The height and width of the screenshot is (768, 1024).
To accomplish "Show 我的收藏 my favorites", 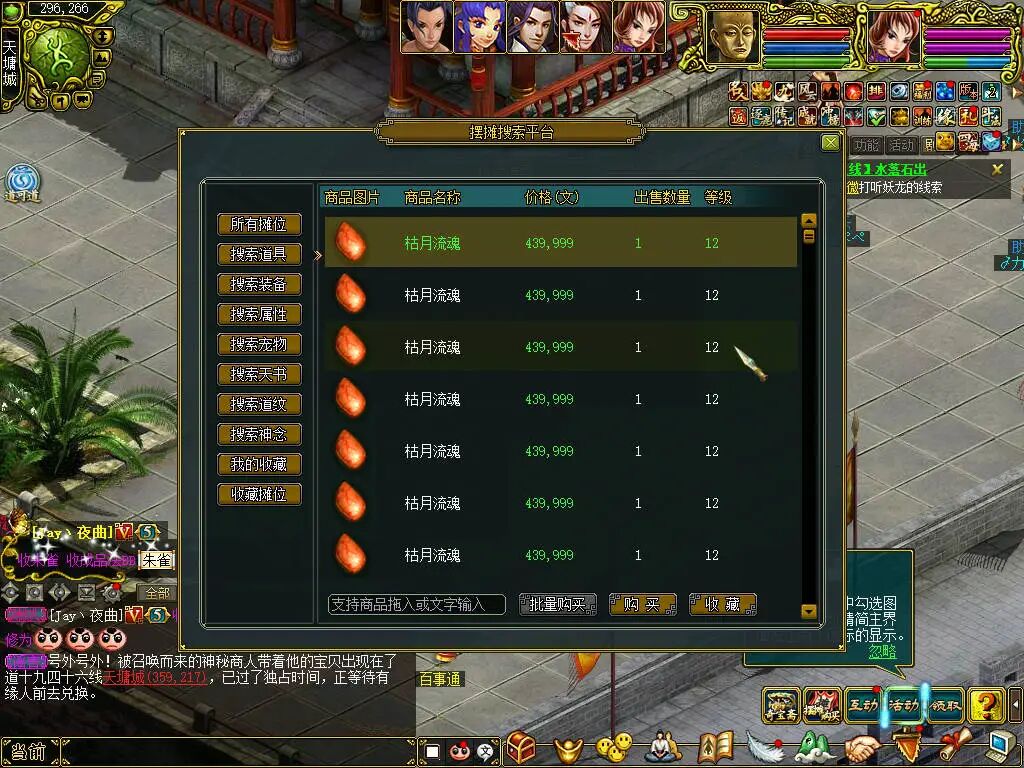I will (259, 465).
